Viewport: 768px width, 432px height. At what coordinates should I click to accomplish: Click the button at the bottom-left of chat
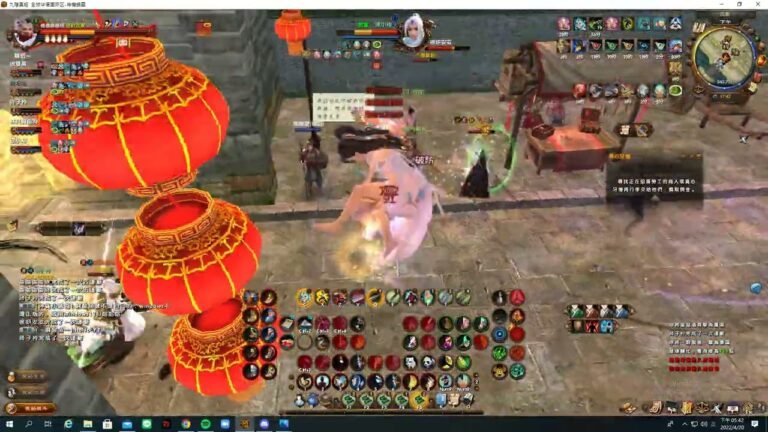(32, 408)
